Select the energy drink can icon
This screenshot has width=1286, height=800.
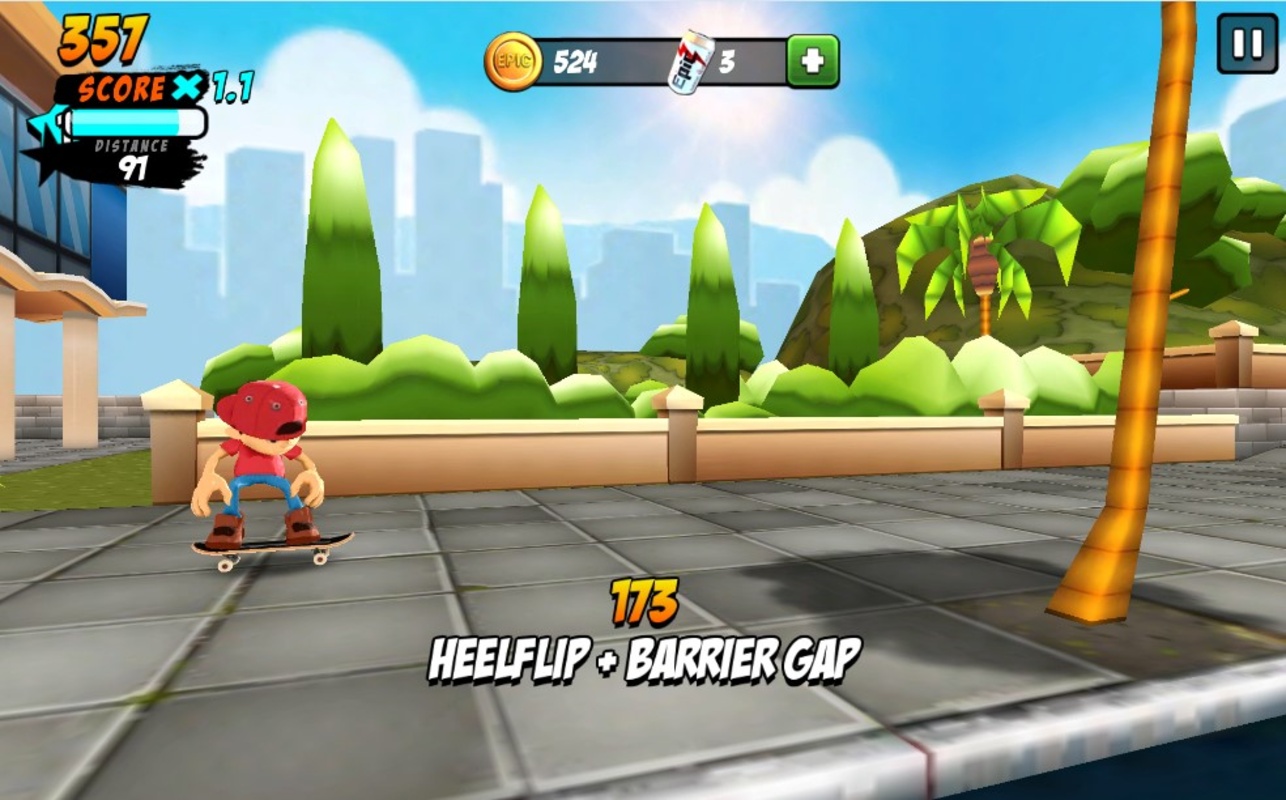691,62
